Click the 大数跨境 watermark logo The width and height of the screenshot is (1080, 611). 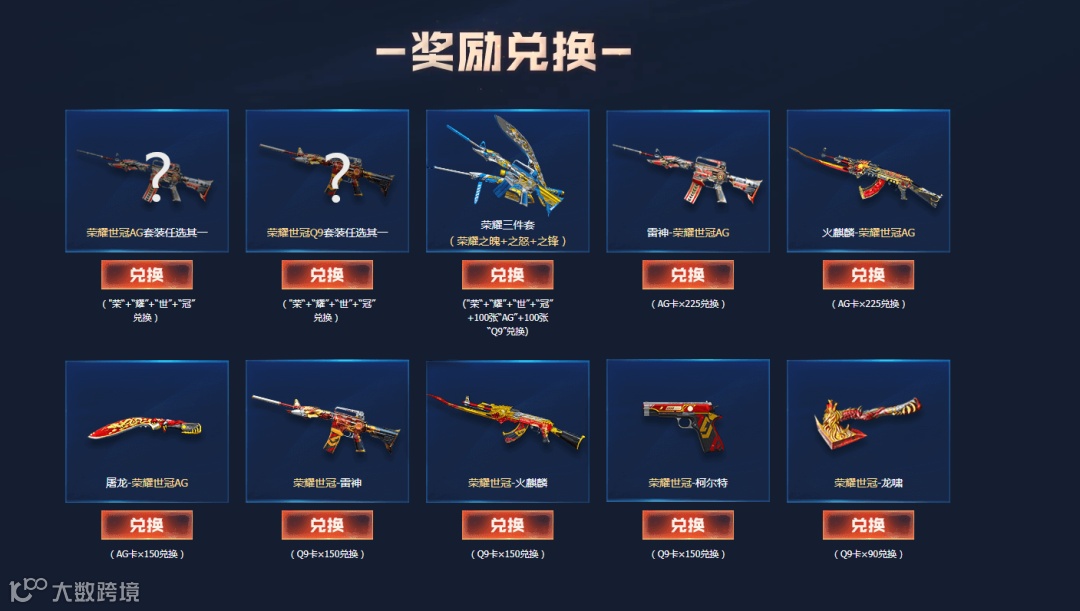[x=75, y=591]
